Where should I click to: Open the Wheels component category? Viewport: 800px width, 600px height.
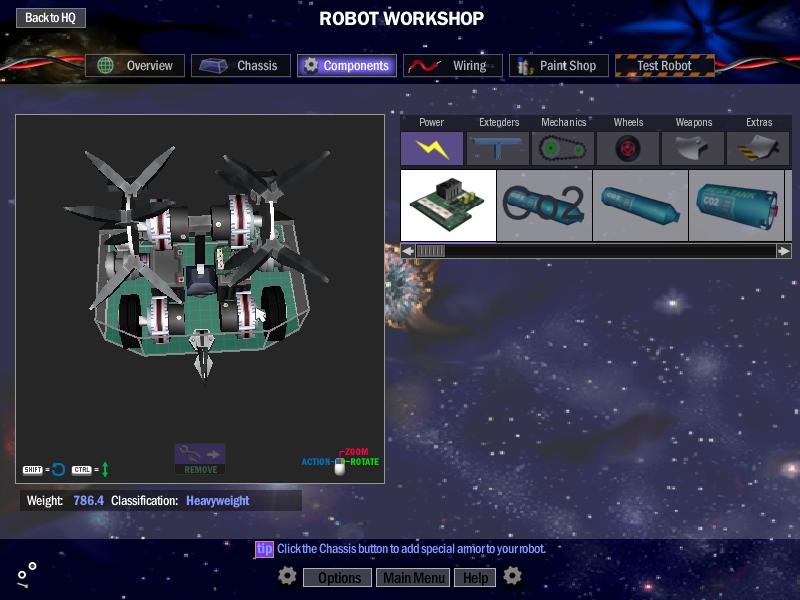click(628, 148)
